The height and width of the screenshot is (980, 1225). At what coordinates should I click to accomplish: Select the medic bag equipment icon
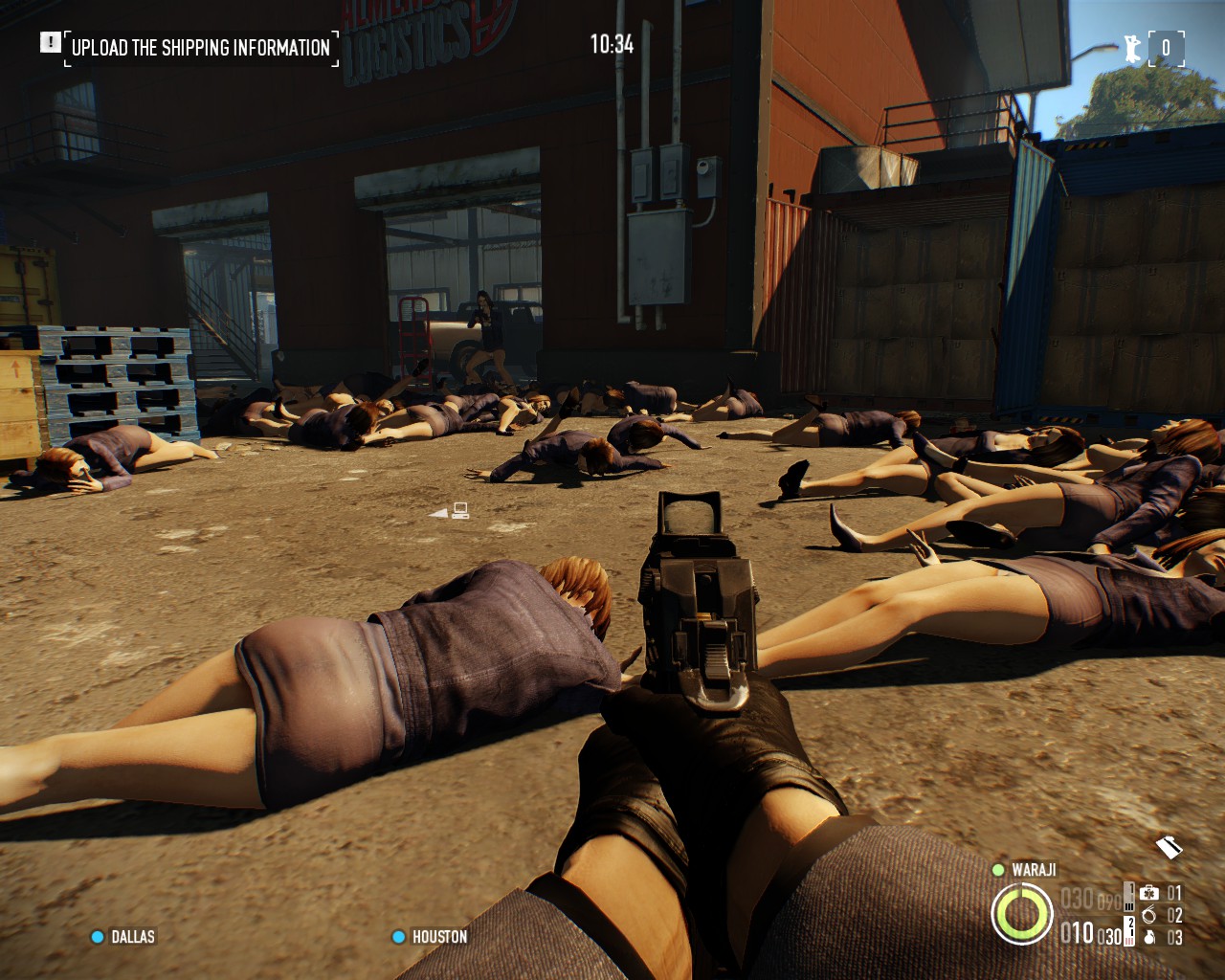coord(1149,893)
